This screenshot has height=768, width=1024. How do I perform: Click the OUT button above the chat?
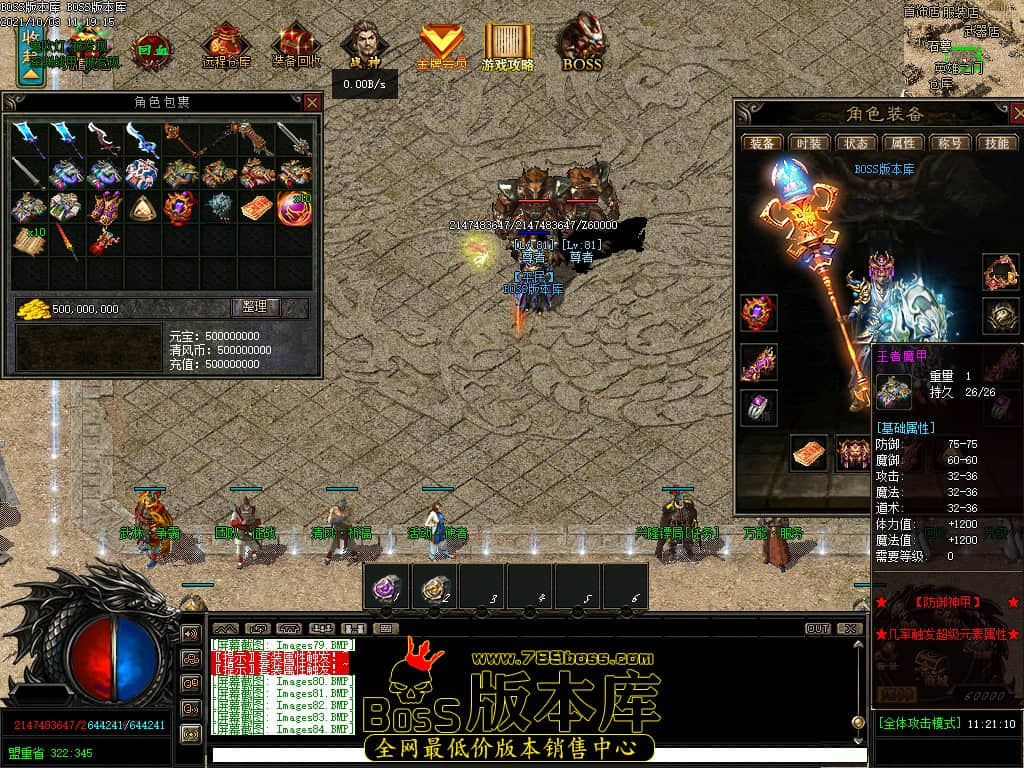click(x=817, y=629)
